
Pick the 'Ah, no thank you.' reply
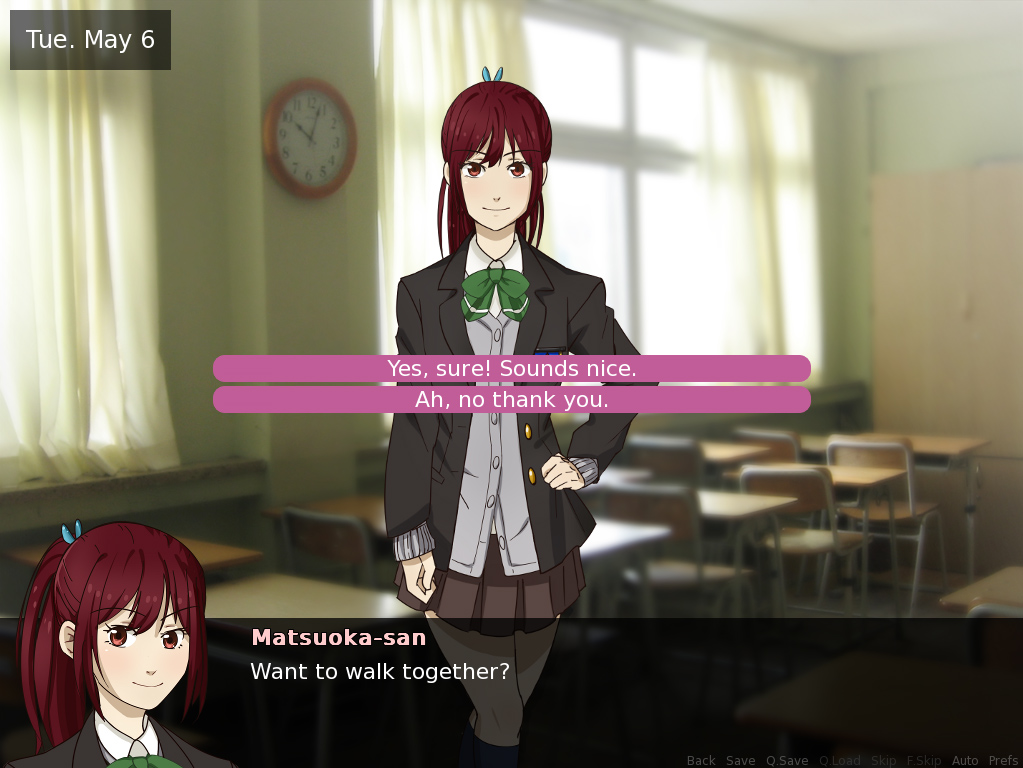[511, 400]
